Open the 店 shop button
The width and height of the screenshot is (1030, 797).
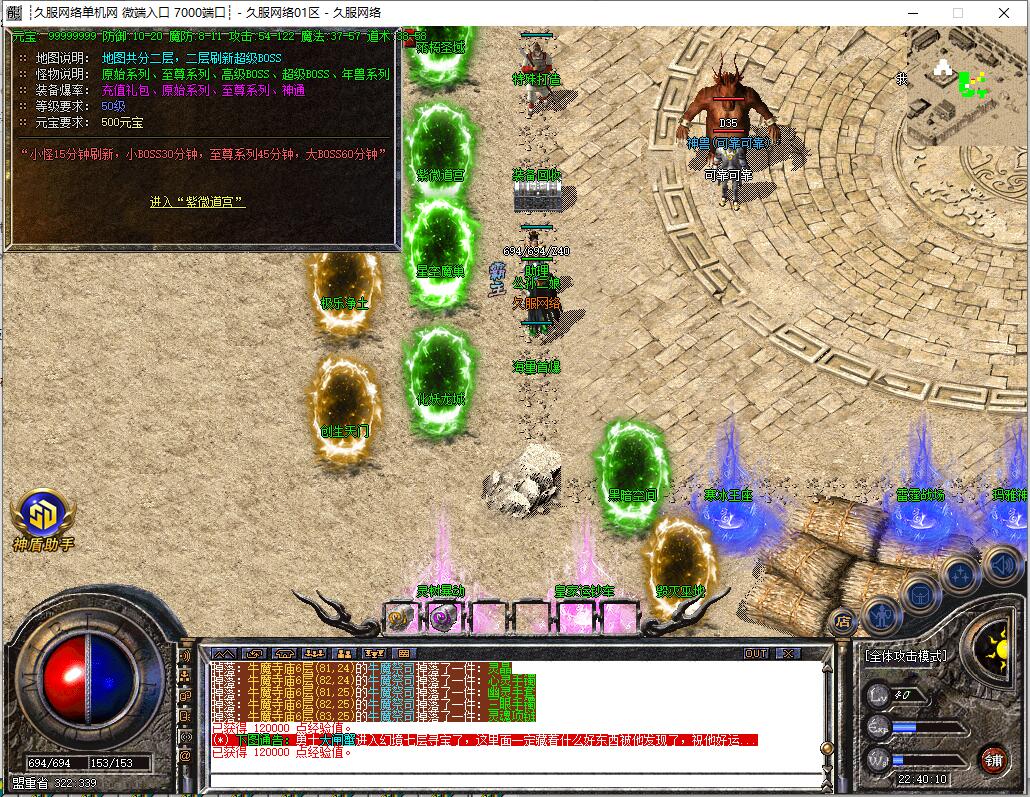[x=843, y=621]
